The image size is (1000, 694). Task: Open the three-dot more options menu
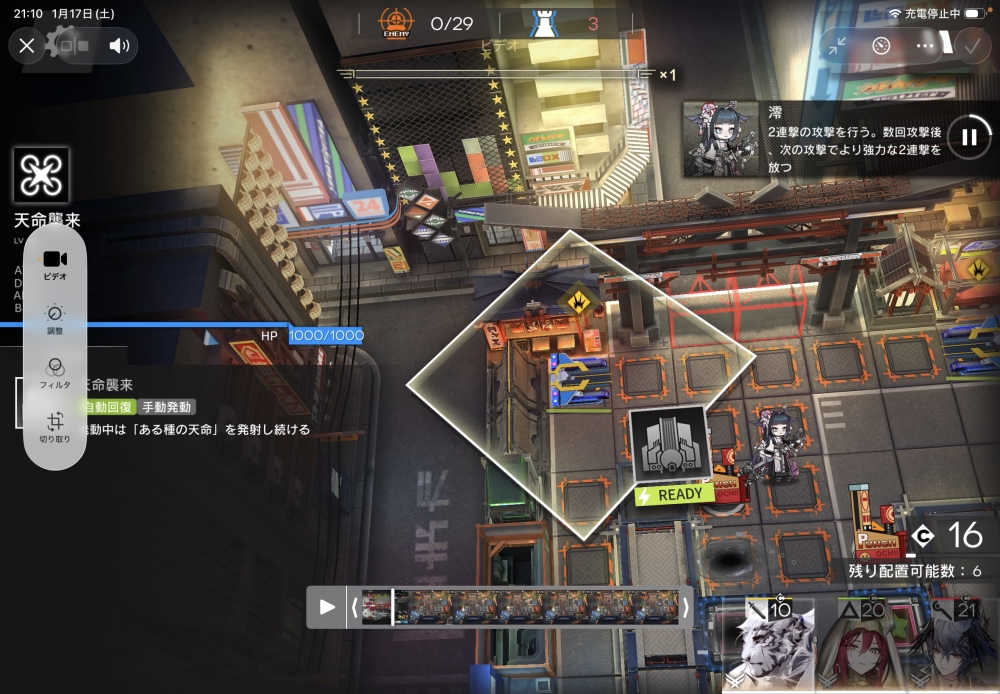925,45
